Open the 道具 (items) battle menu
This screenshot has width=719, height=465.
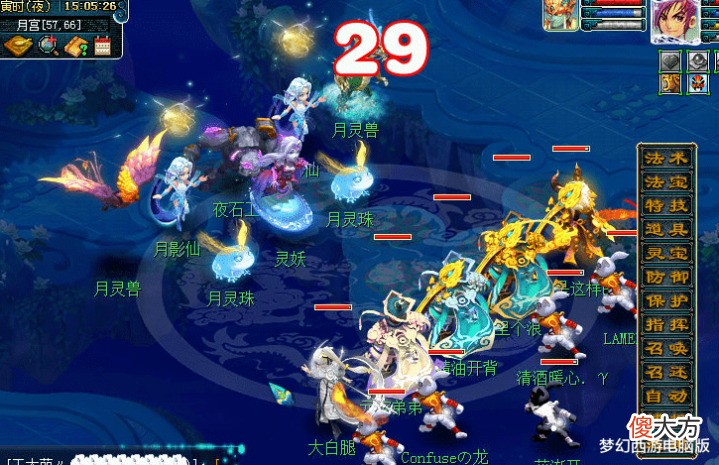pos(666,230)
